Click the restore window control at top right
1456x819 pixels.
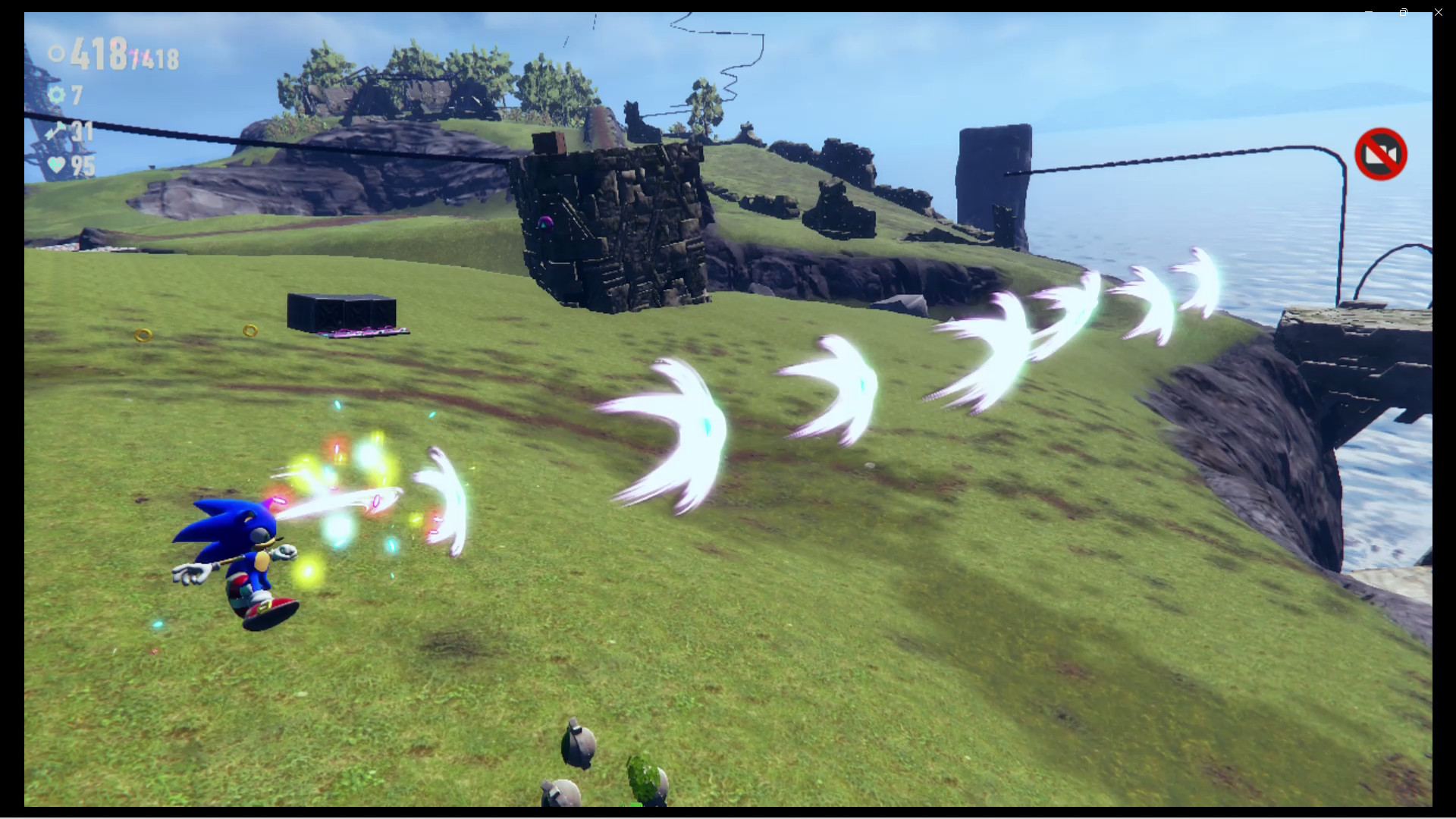click(x=1404, y=13)
